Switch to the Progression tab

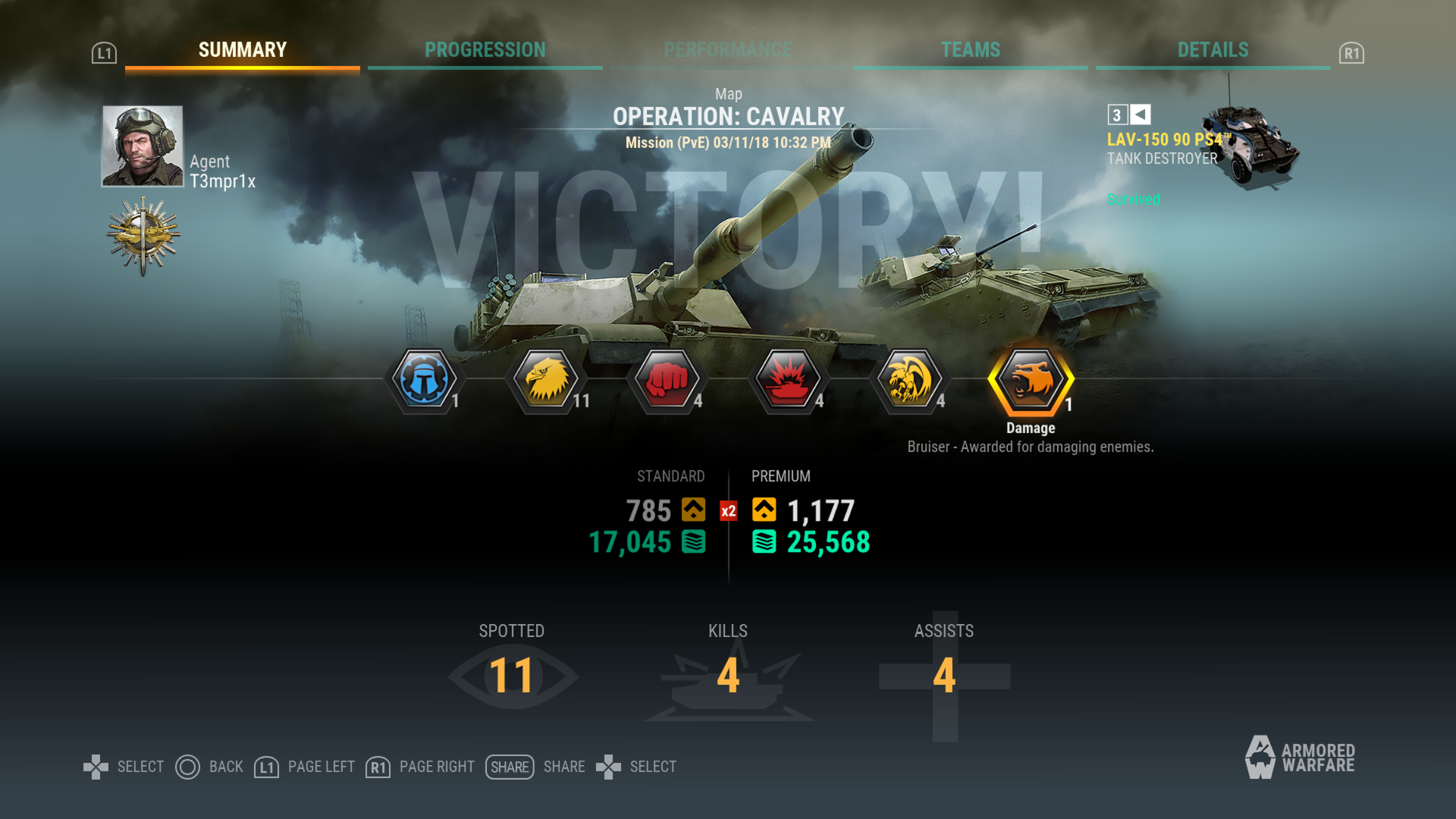point(485,49)
